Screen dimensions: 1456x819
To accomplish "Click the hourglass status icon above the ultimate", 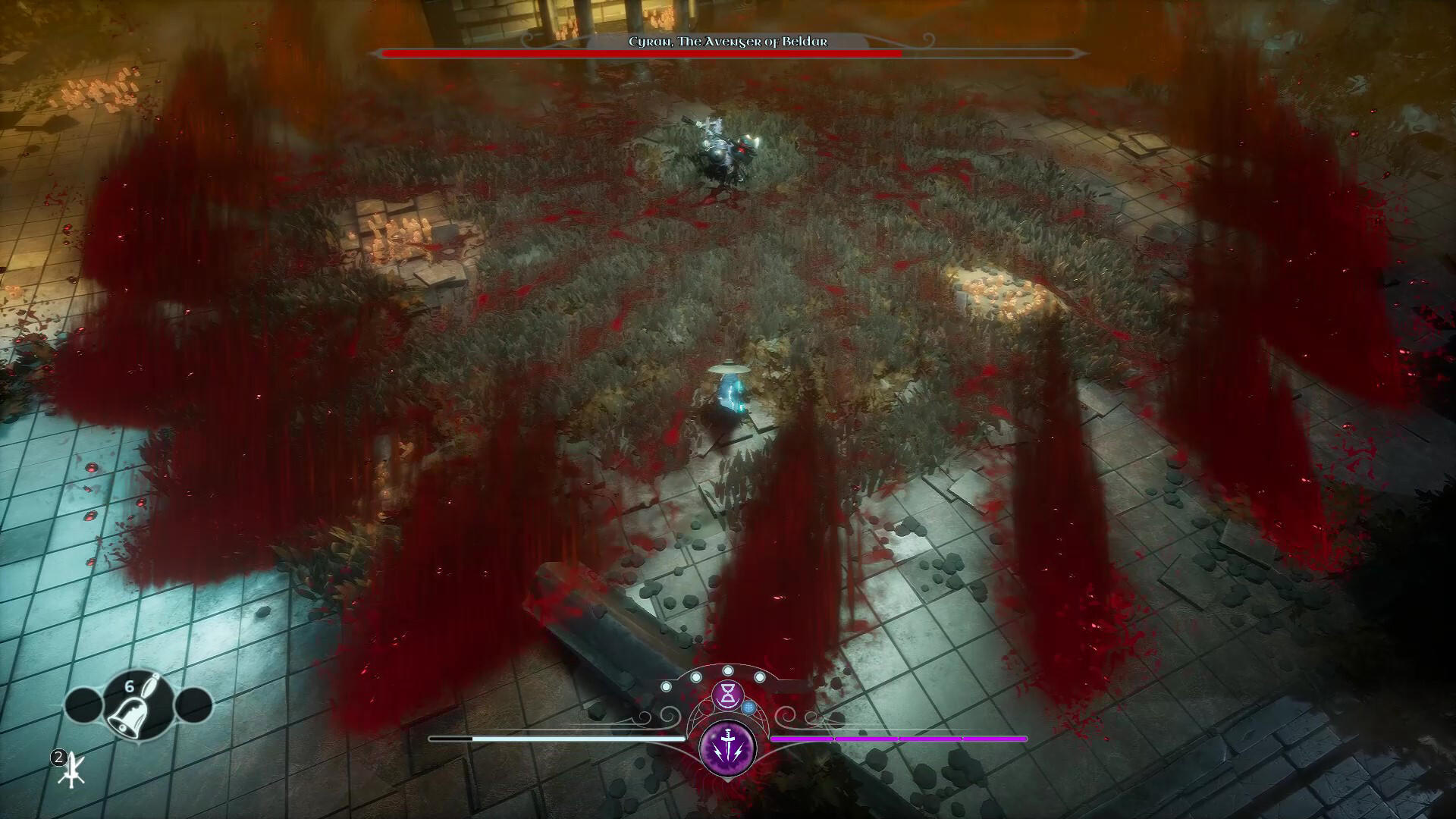I will coord(728,694).
